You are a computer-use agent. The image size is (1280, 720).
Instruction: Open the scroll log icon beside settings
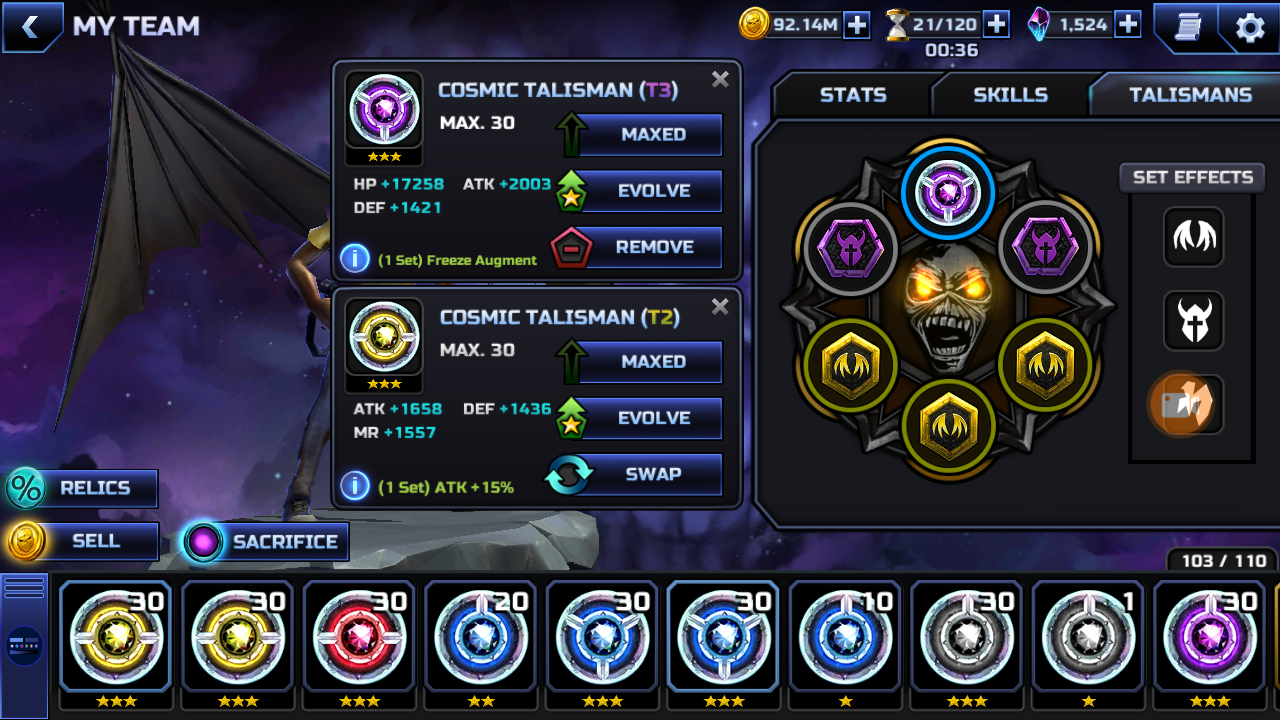[1187, 27]
